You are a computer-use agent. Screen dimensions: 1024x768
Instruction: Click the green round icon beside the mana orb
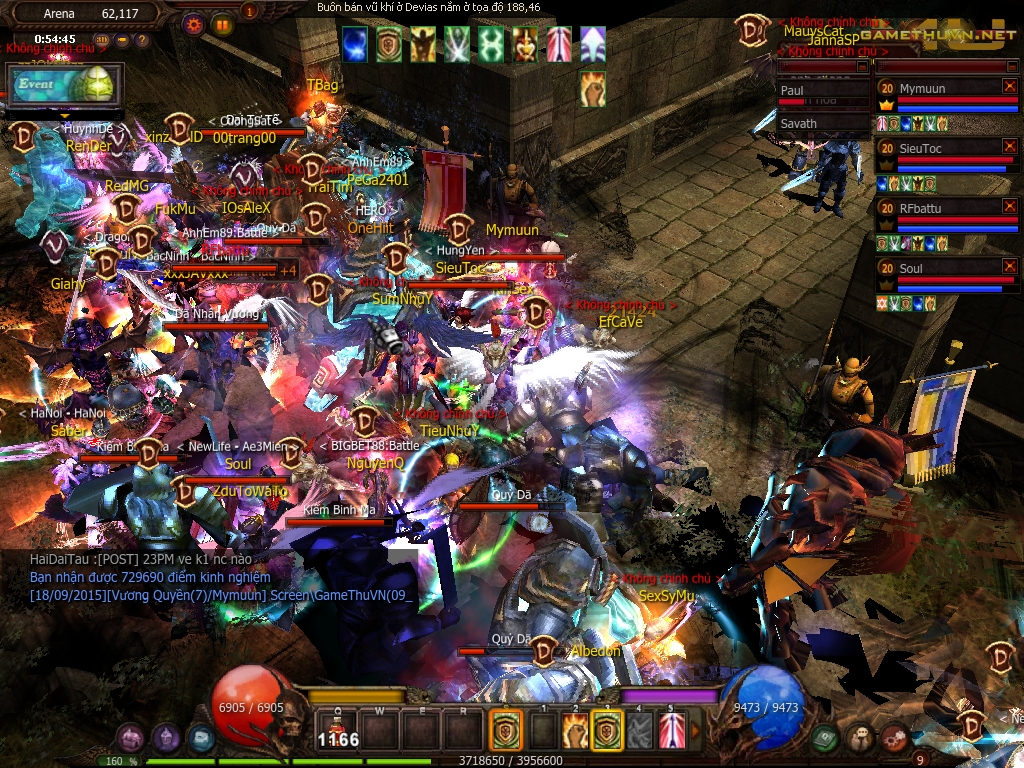tap(825, 739)
